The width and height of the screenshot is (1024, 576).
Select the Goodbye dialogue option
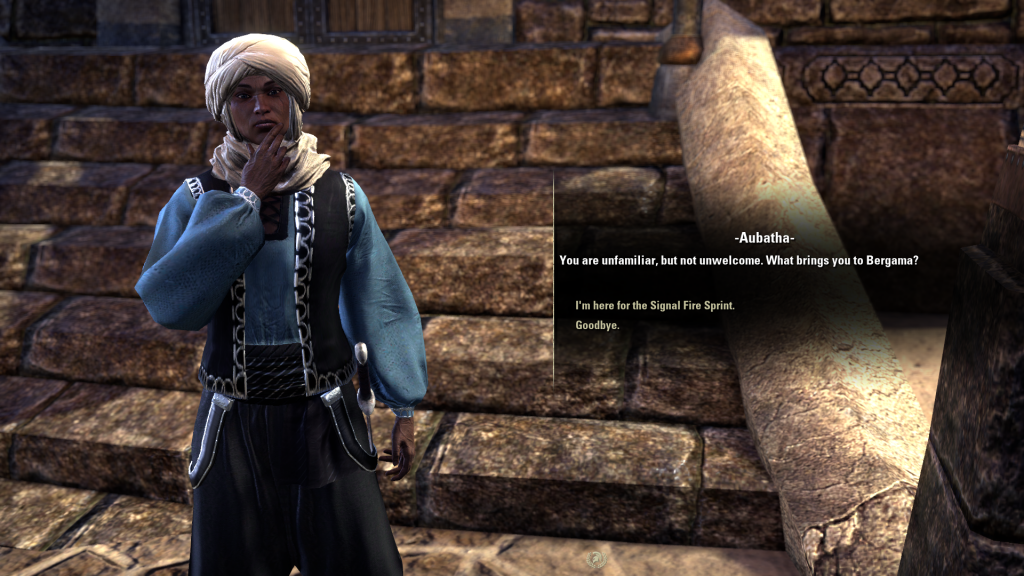tap(597, 325)
